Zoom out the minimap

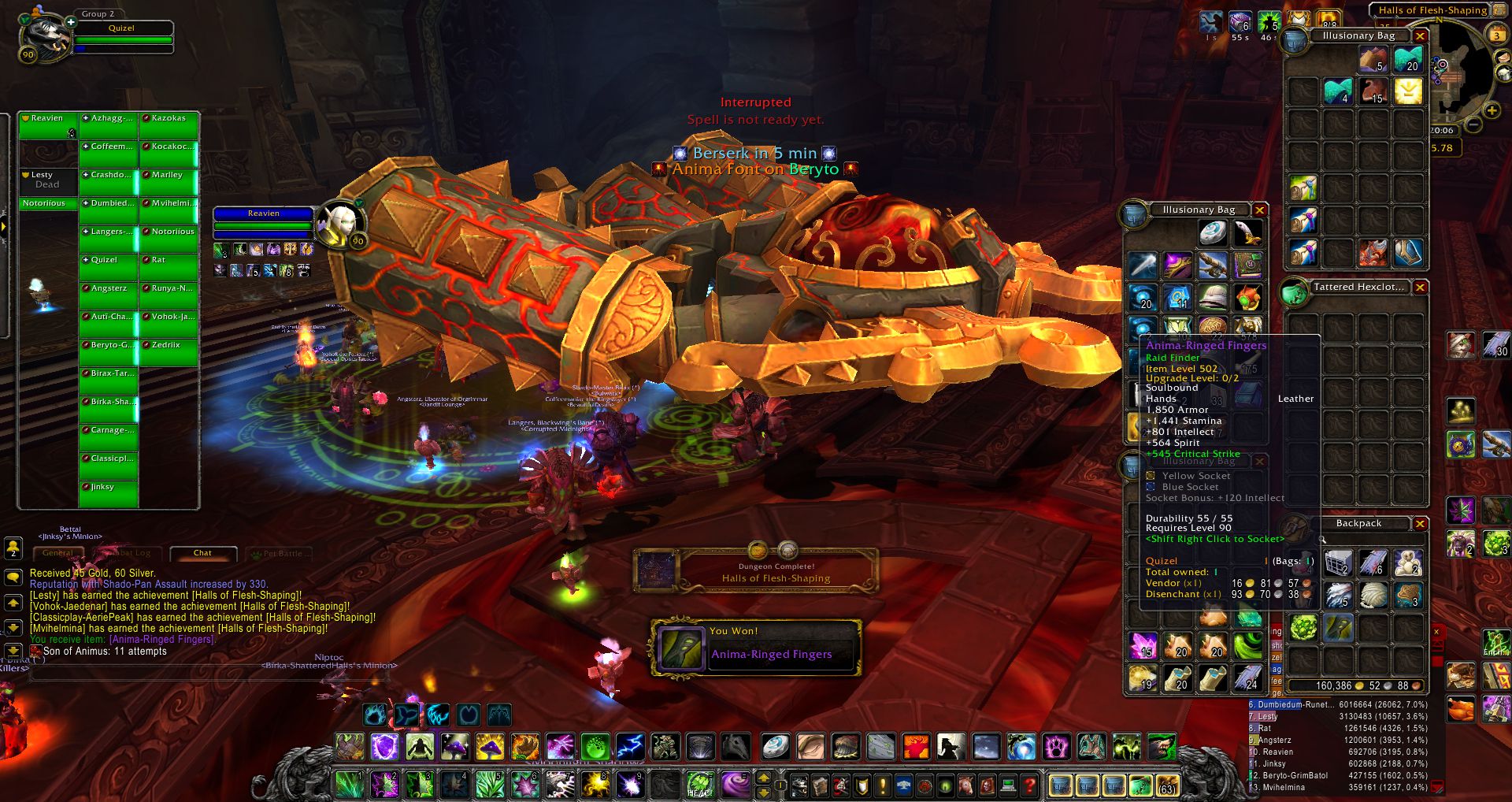(1472, 126)
